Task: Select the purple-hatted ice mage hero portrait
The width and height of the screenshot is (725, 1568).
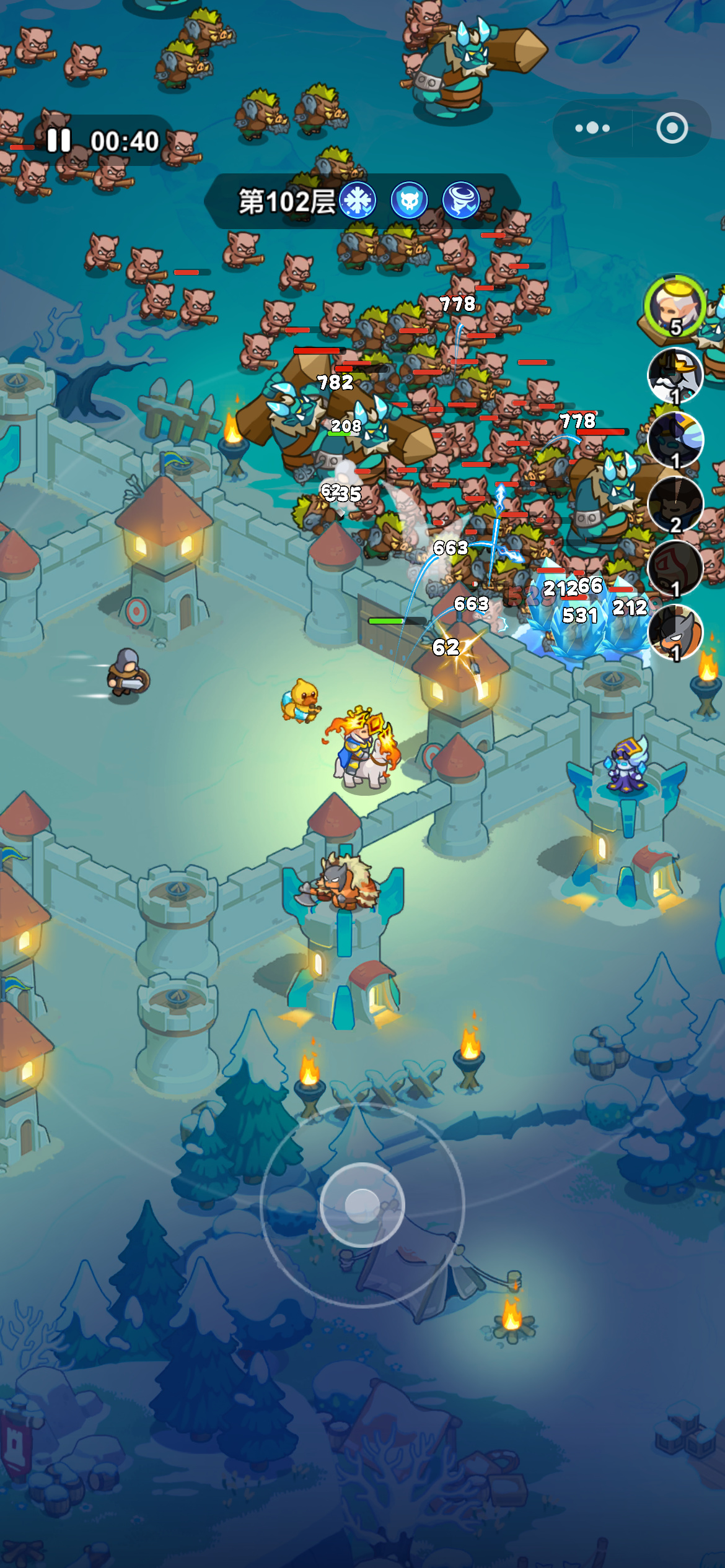Action: [675, 440]
